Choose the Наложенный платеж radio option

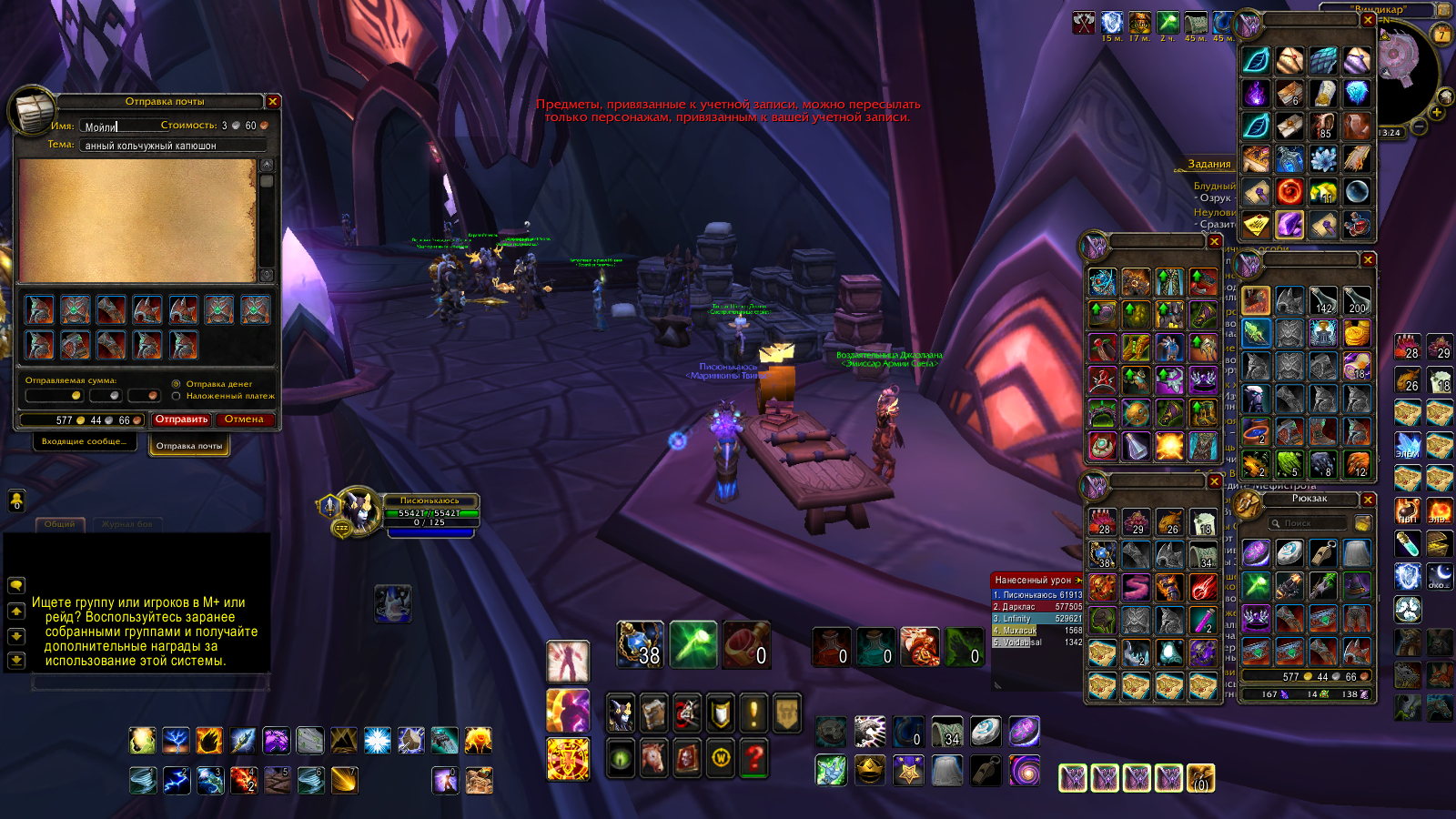pos(177,396)
